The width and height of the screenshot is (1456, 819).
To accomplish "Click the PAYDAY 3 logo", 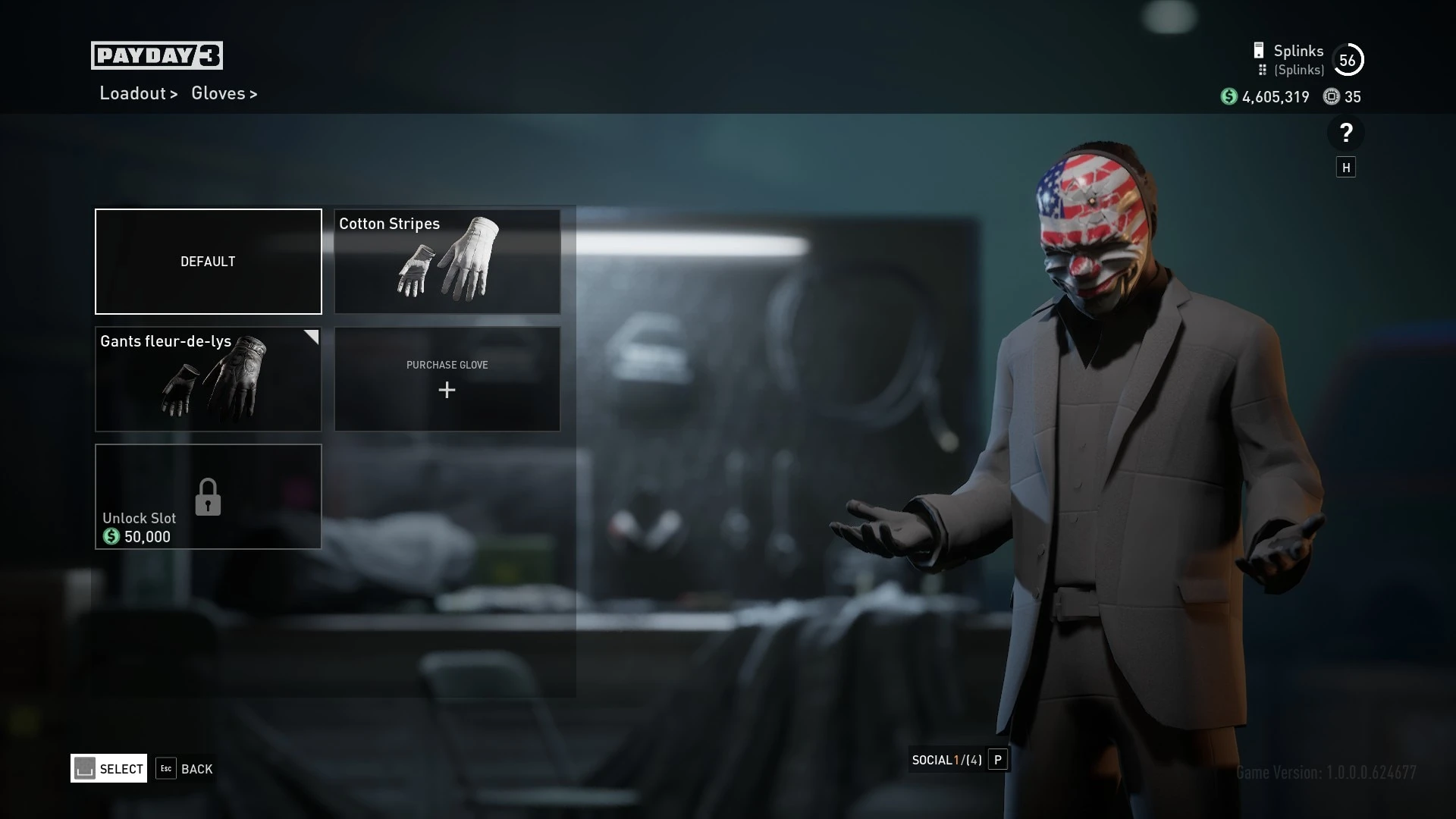I will 157,54.
